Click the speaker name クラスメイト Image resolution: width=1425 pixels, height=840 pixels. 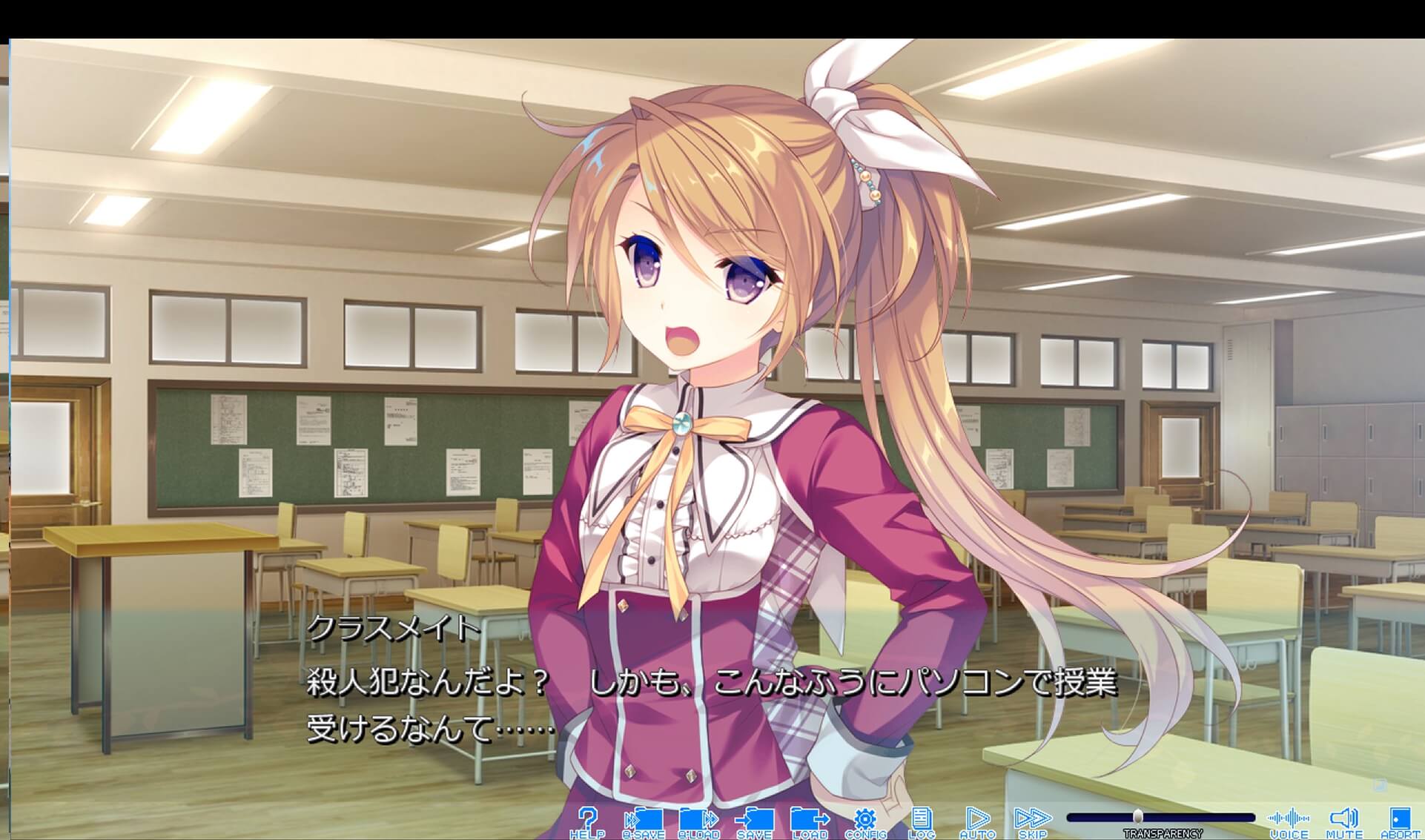[394, 629]
